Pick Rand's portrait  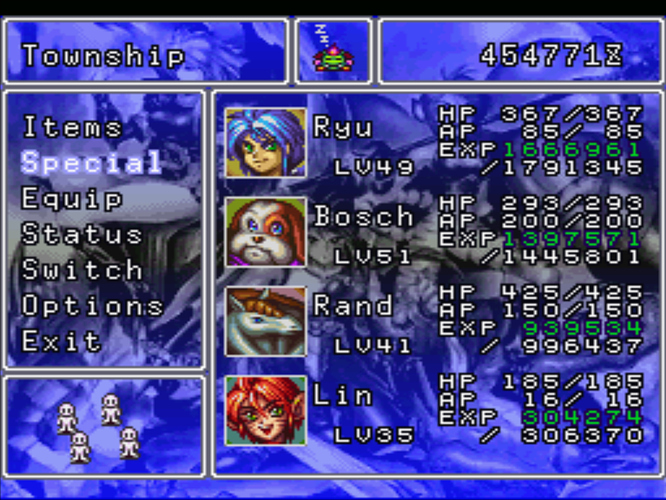(x=266, y=321)
